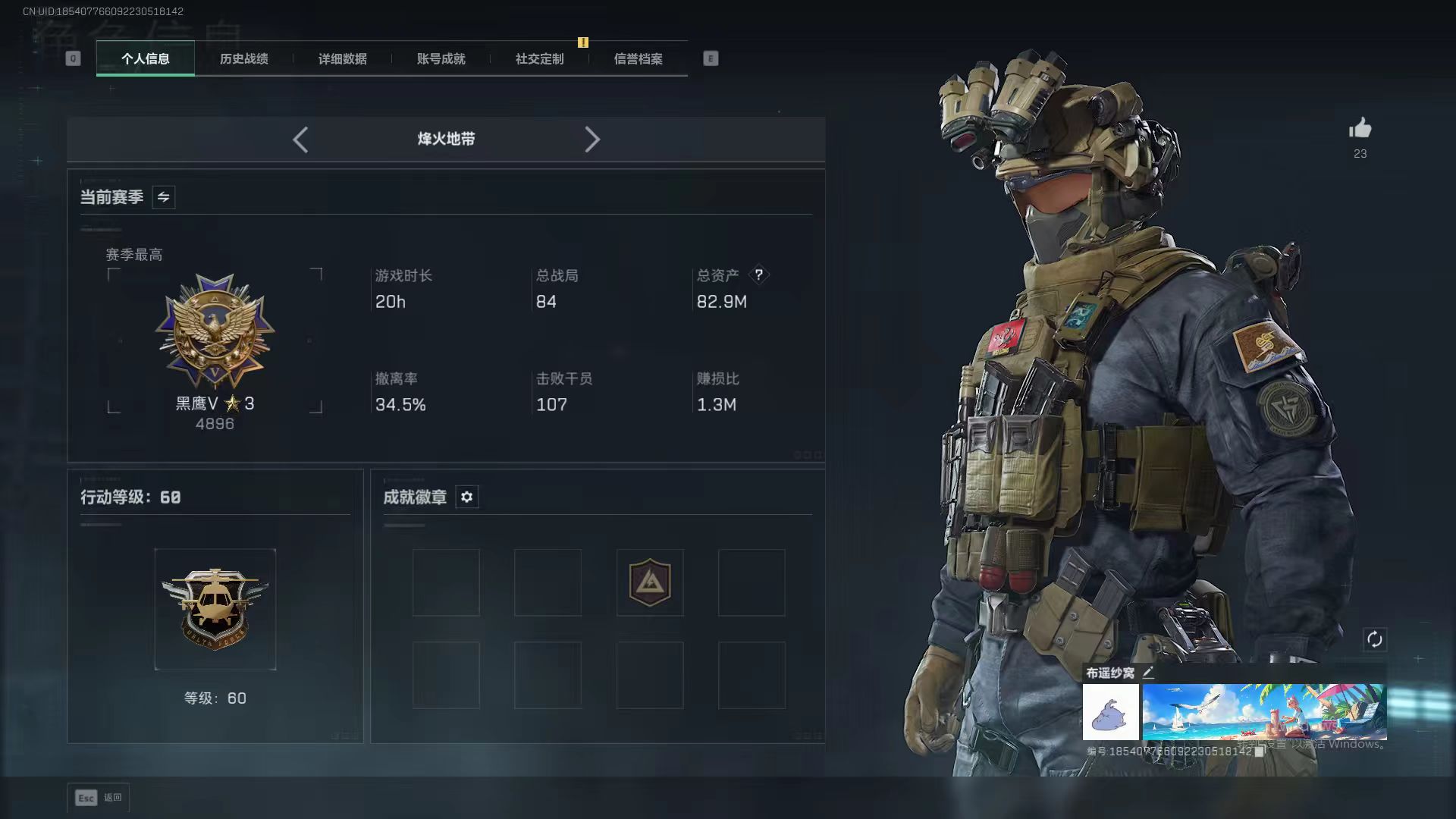Switch to the 个人信息 tab
This screenshot has width=1456, height=819.
tap(146, 59)
